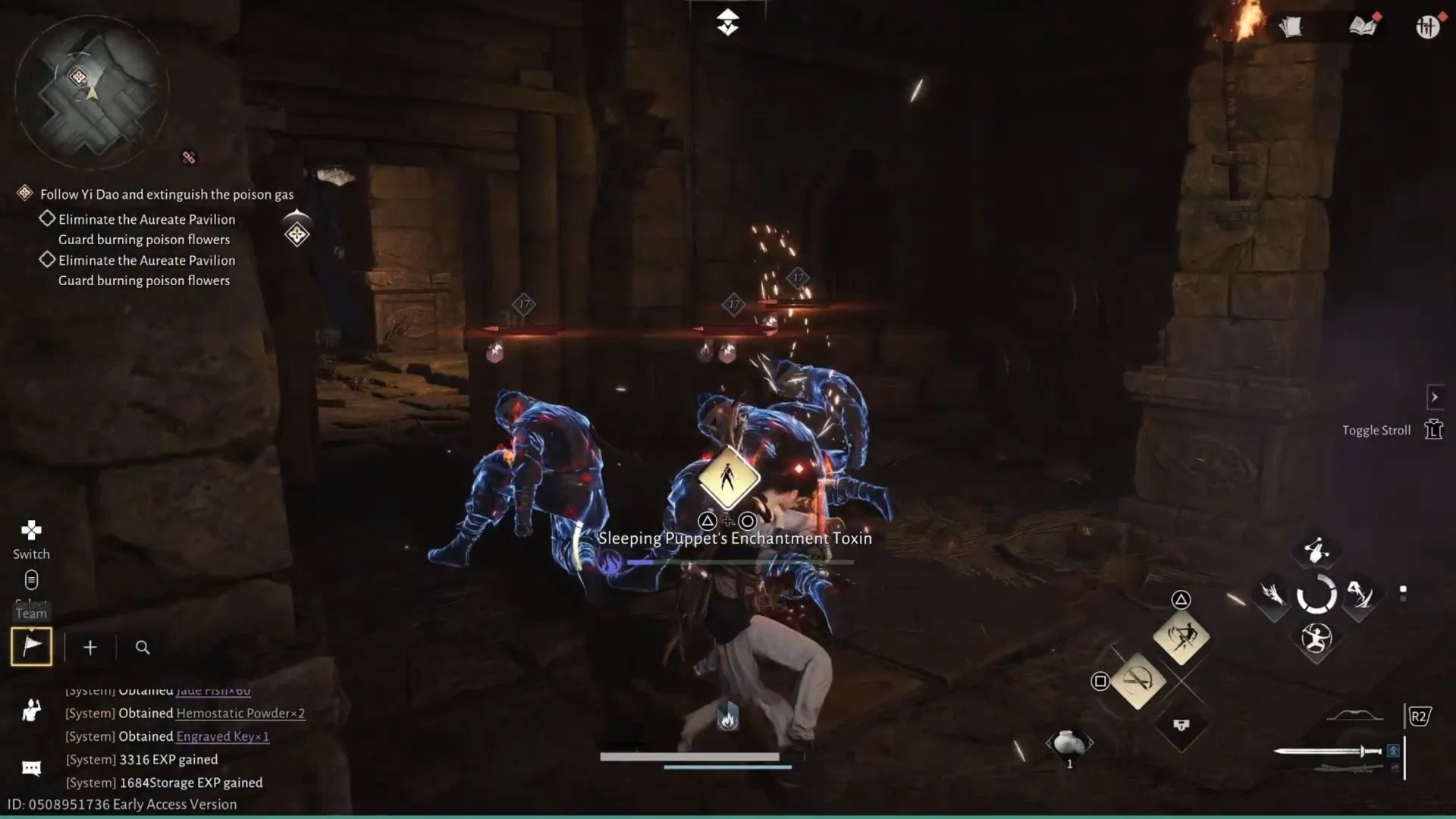Open the chat message icon near system log
1456x819 pixels.
coord(30,767)
